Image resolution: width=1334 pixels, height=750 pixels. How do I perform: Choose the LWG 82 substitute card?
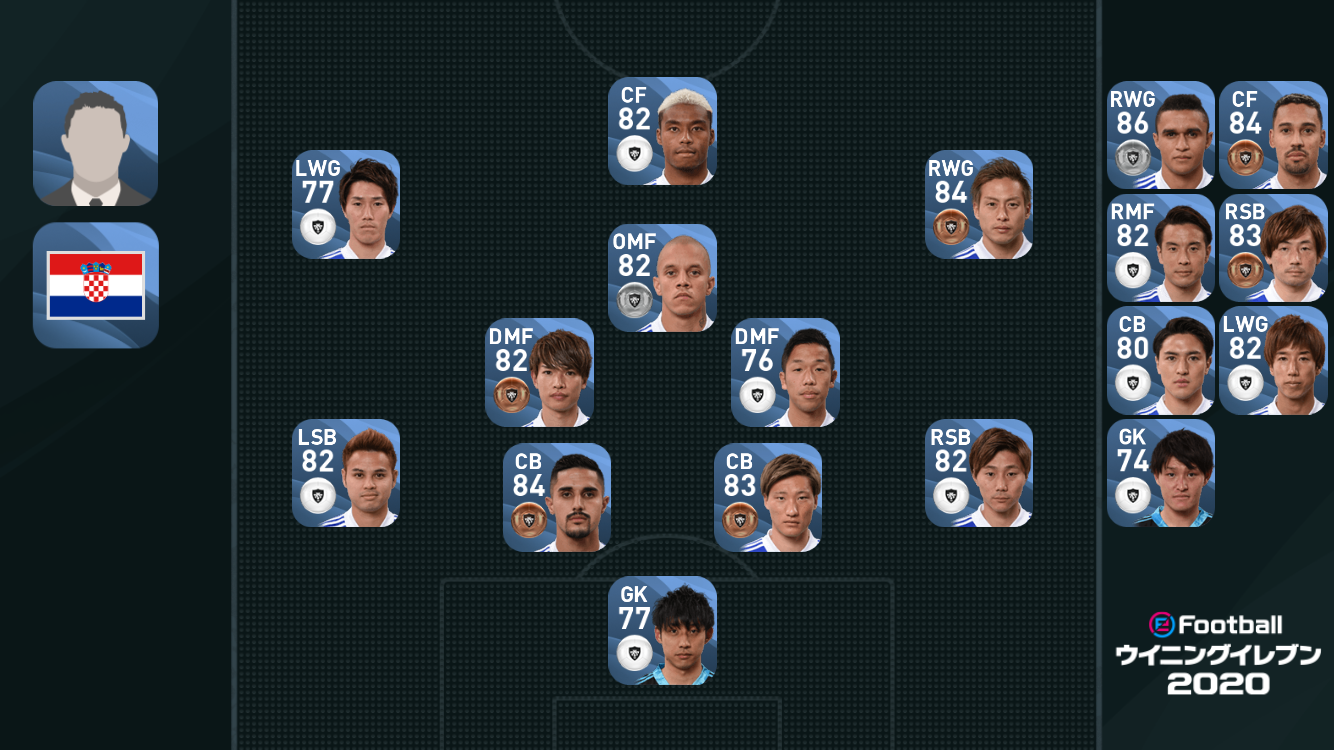point(1273,360)
